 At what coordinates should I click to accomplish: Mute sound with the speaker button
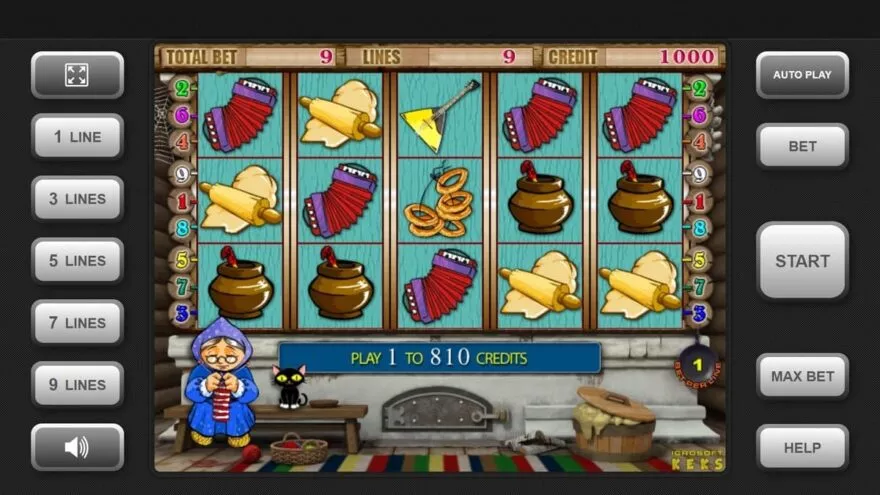77,447
